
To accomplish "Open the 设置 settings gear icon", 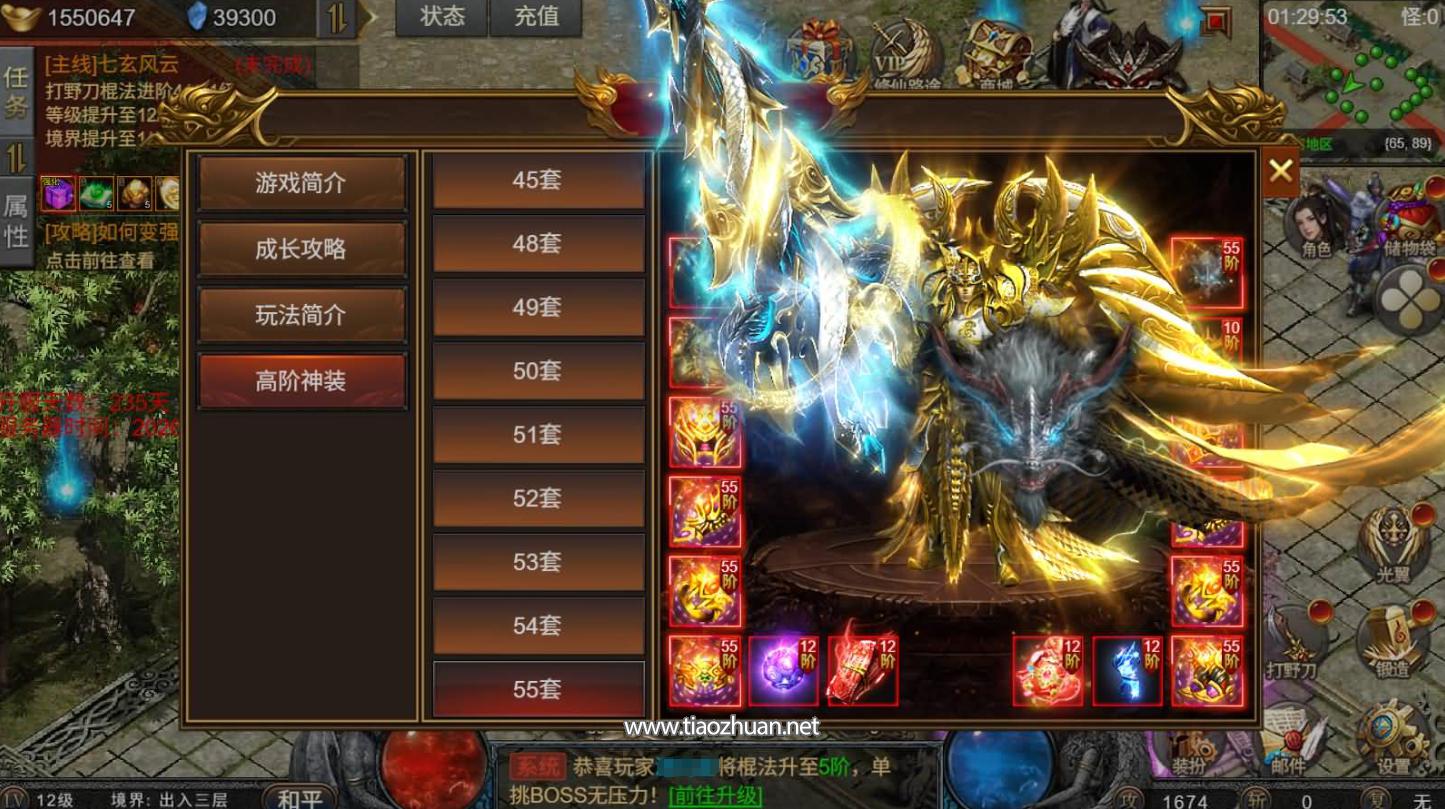I will pos(1386,728).
